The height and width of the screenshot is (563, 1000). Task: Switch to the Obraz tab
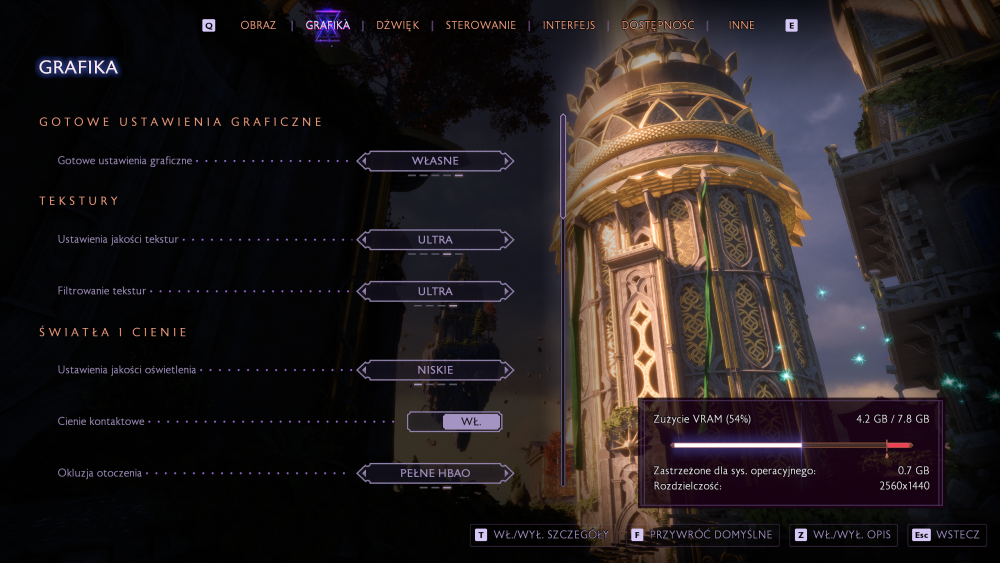tap(258, 25)
